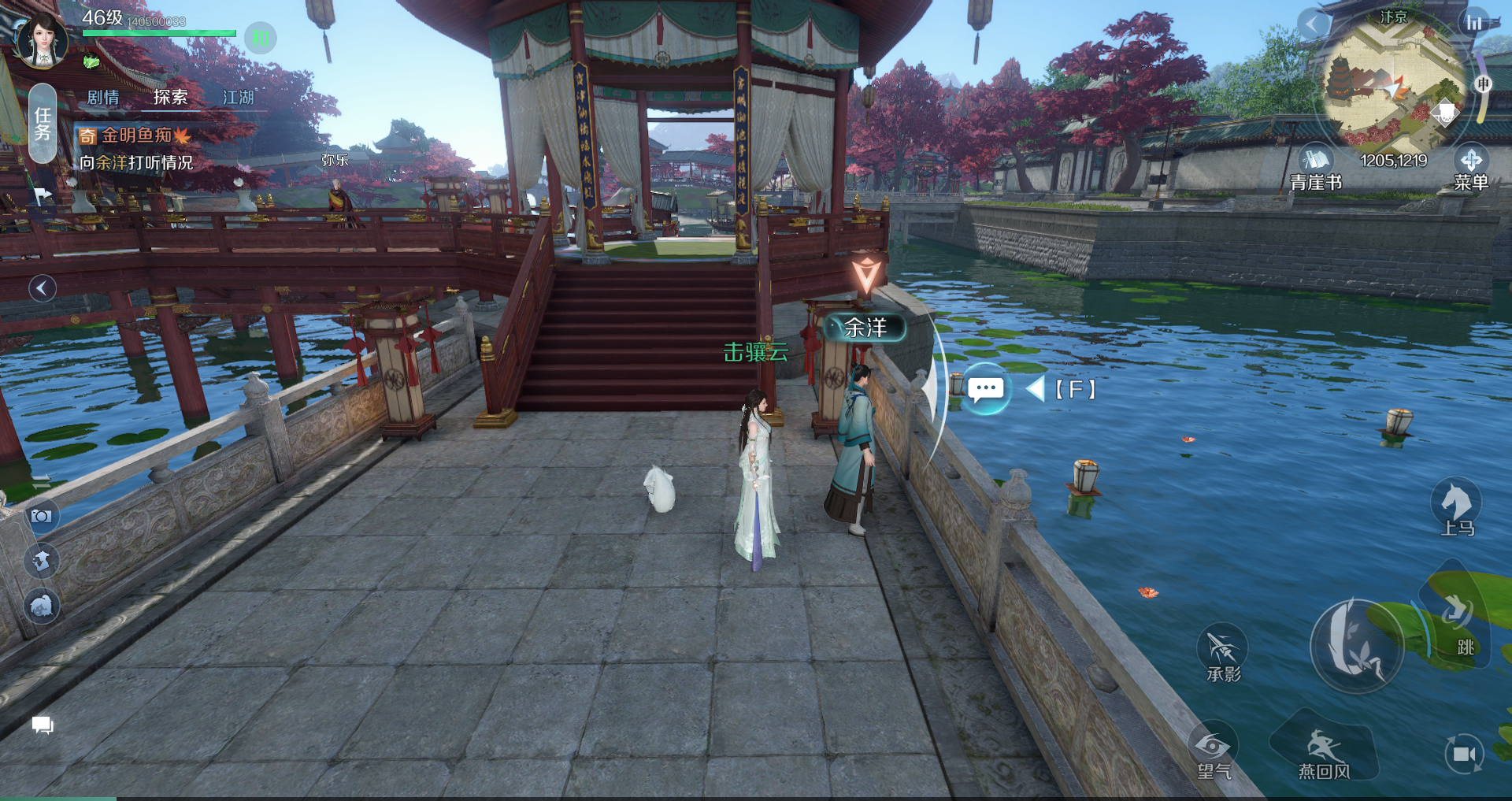Open the 菜单 main menu
Screen dimensions: 1512x801
point(1470,168)
